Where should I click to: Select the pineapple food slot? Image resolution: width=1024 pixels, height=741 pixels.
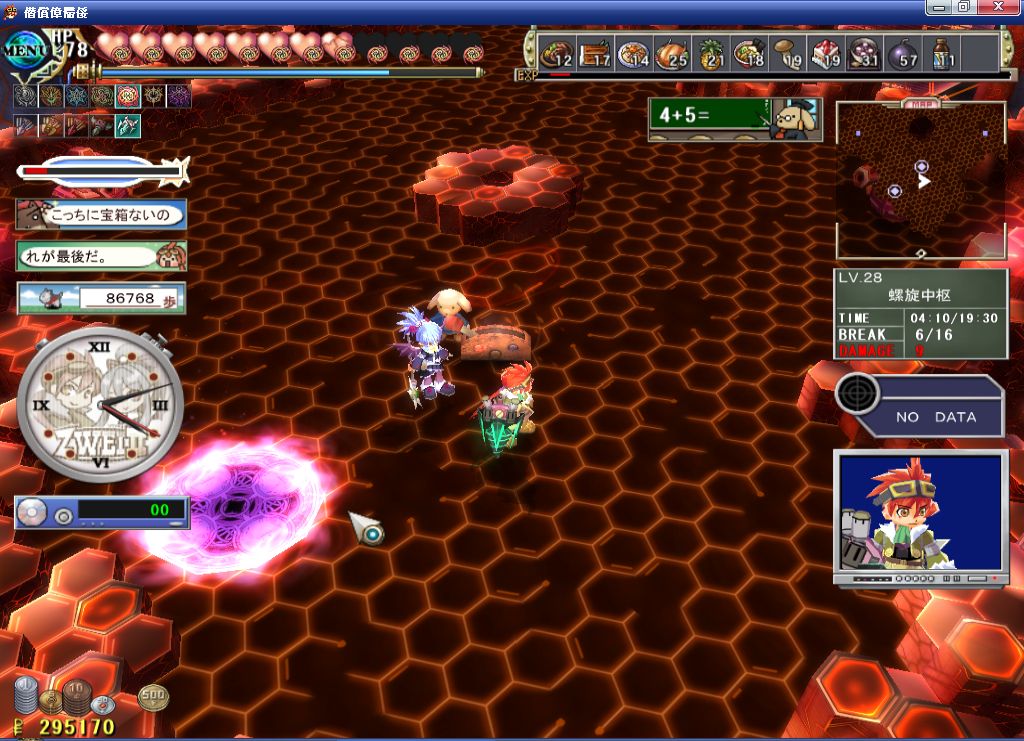(x=708, y=53)
